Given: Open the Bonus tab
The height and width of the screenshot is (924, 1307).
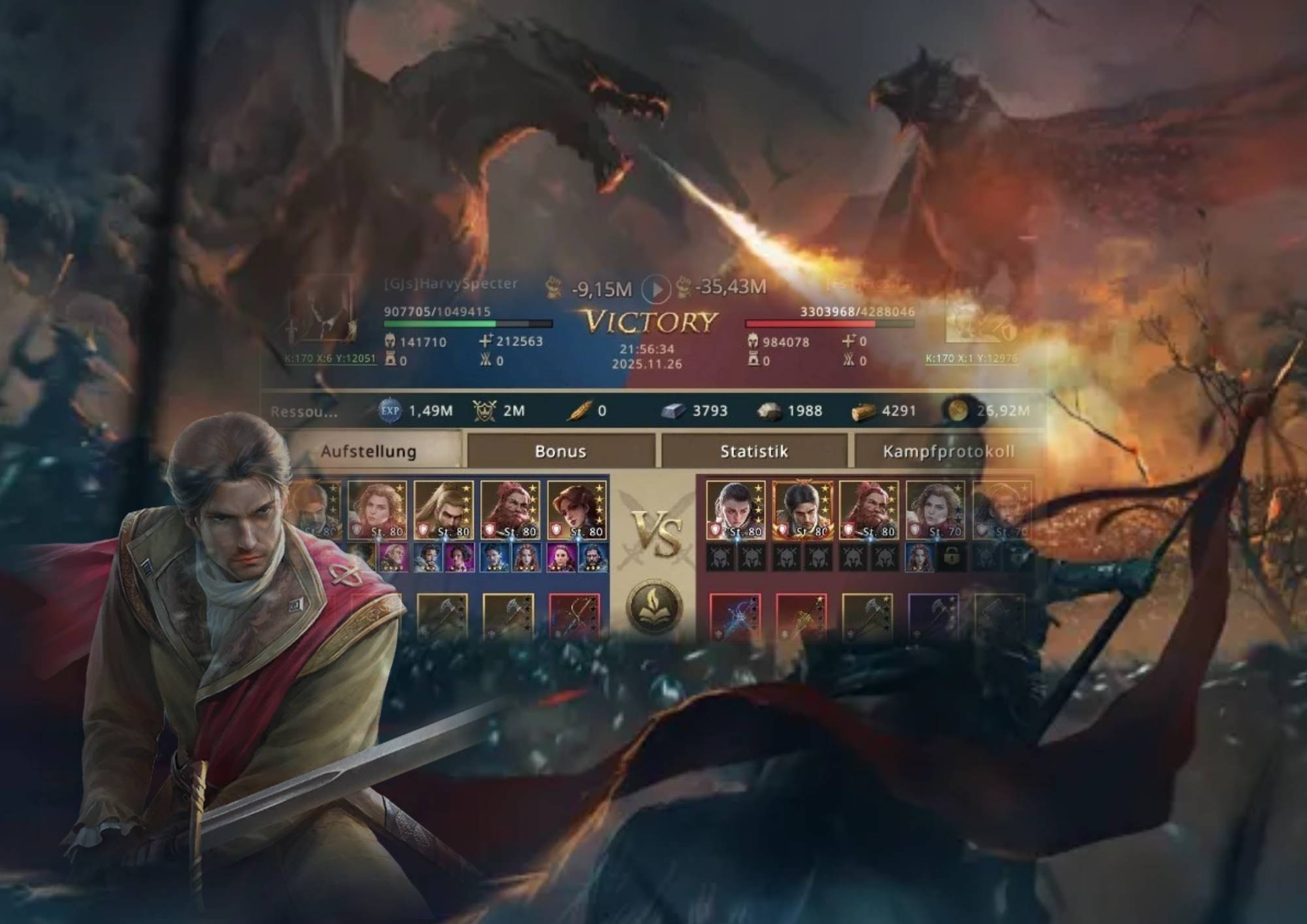Looking at the screenshot, I should point(560,452).
